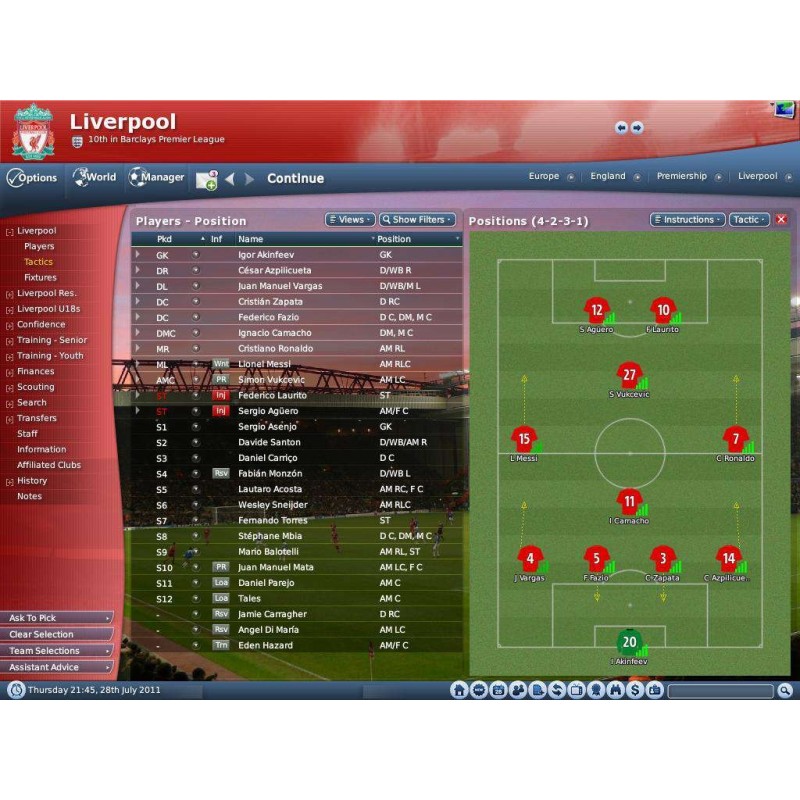Open the Options menu

tap(33, 178)
